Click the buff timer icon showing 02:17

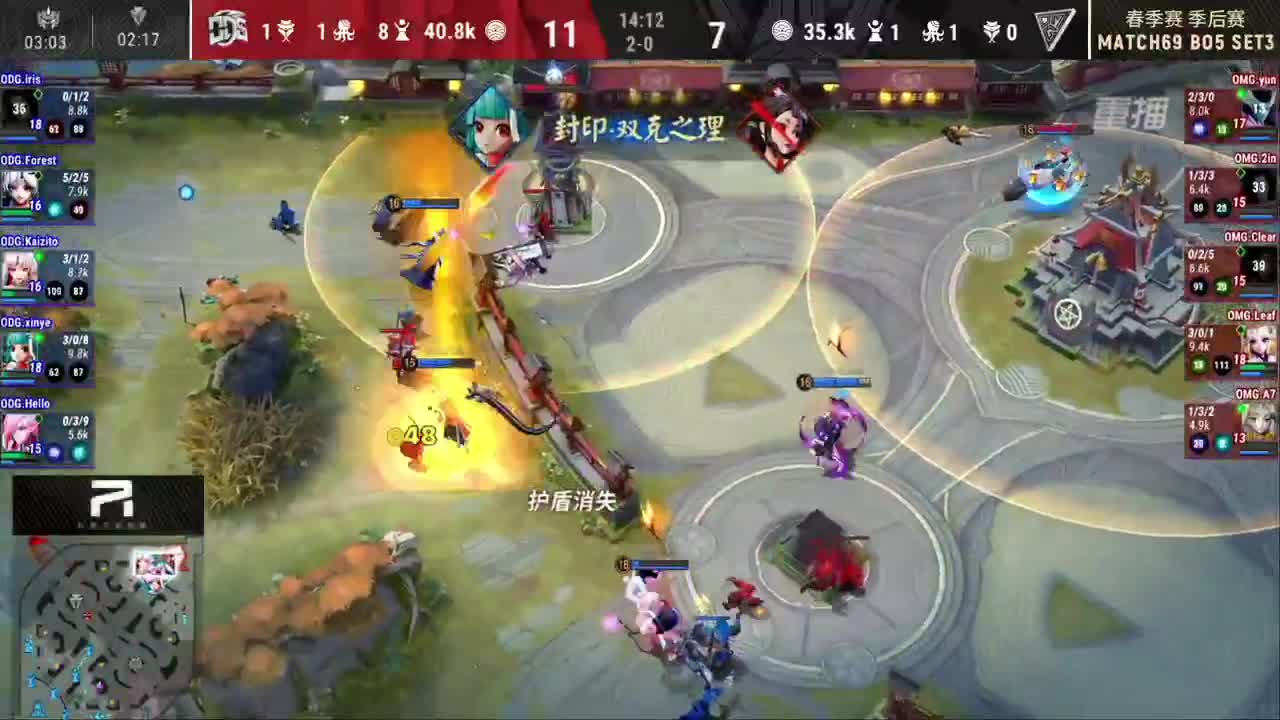click(x=136, y=18)
